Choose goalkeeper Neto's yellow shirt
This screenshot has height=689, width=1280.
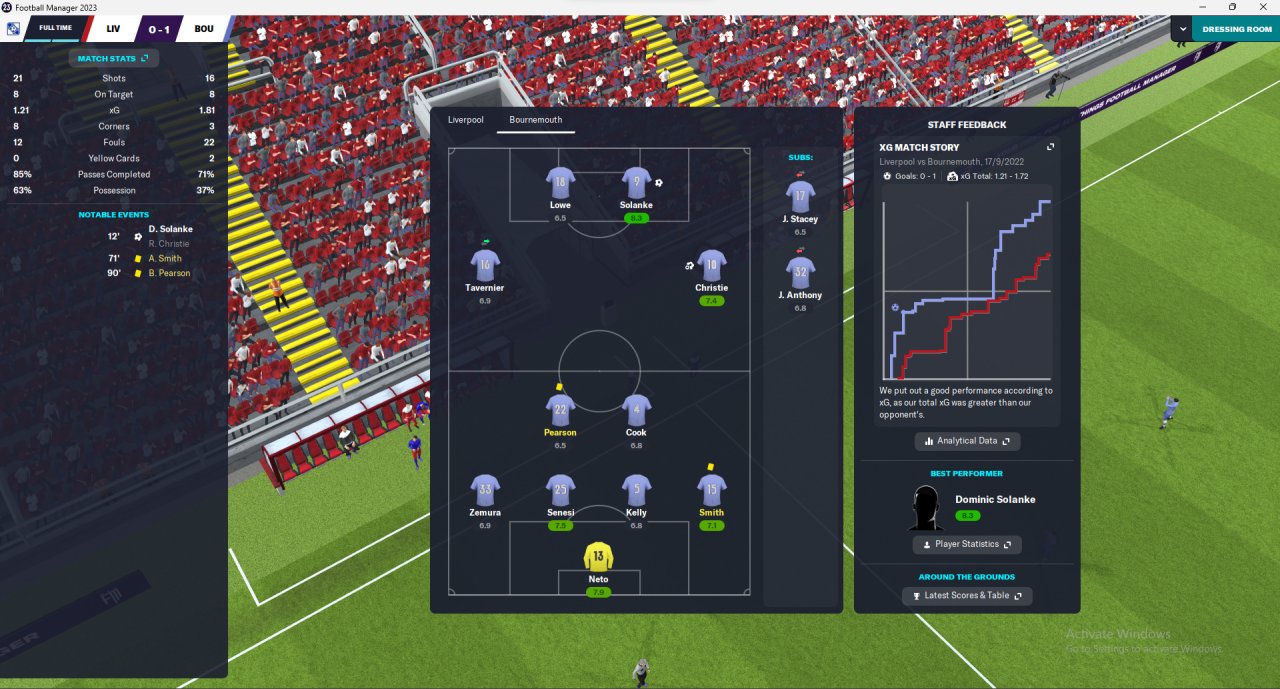(x=598, y=557)
